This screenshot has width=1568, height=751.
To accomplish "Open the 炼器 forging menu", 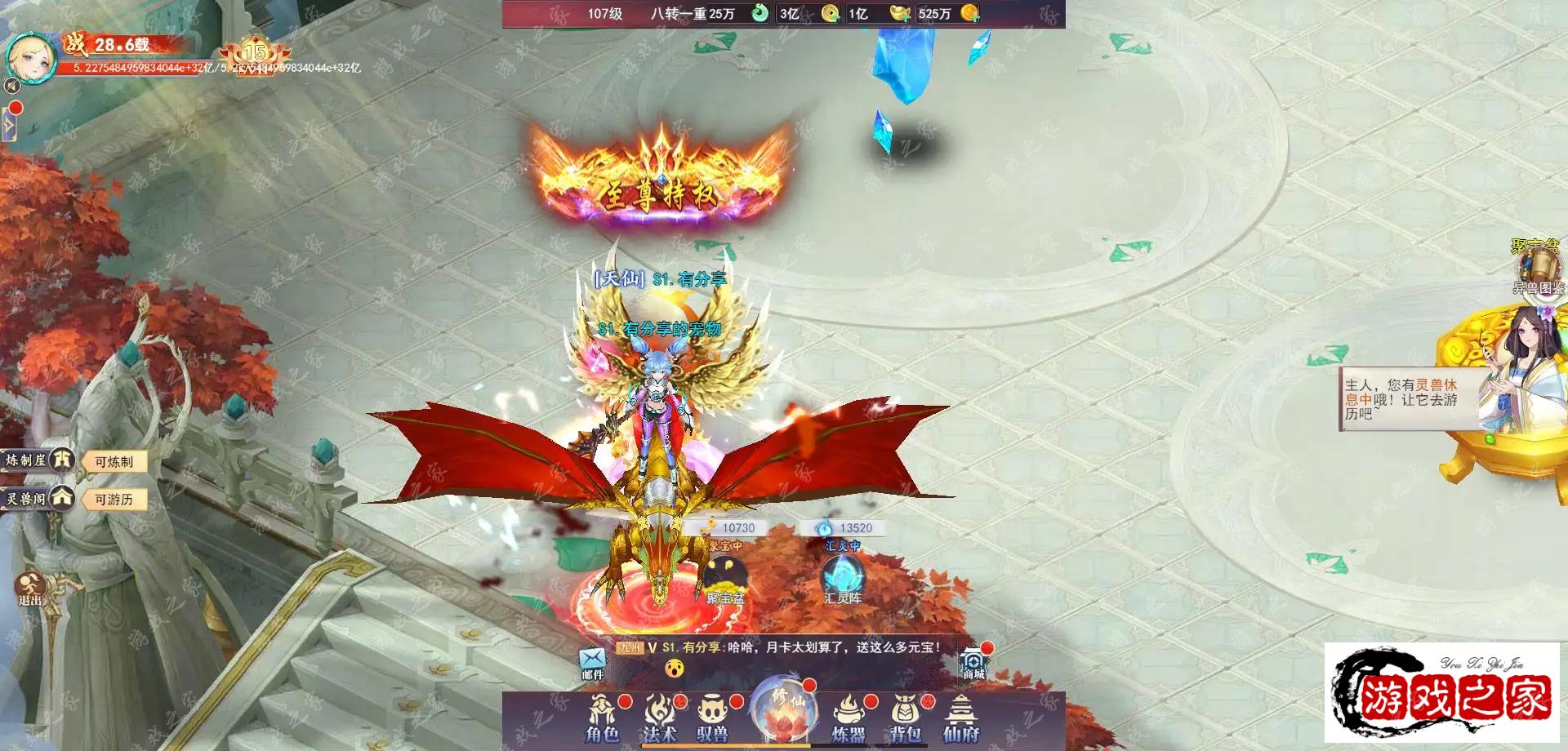I will point(849,718).
